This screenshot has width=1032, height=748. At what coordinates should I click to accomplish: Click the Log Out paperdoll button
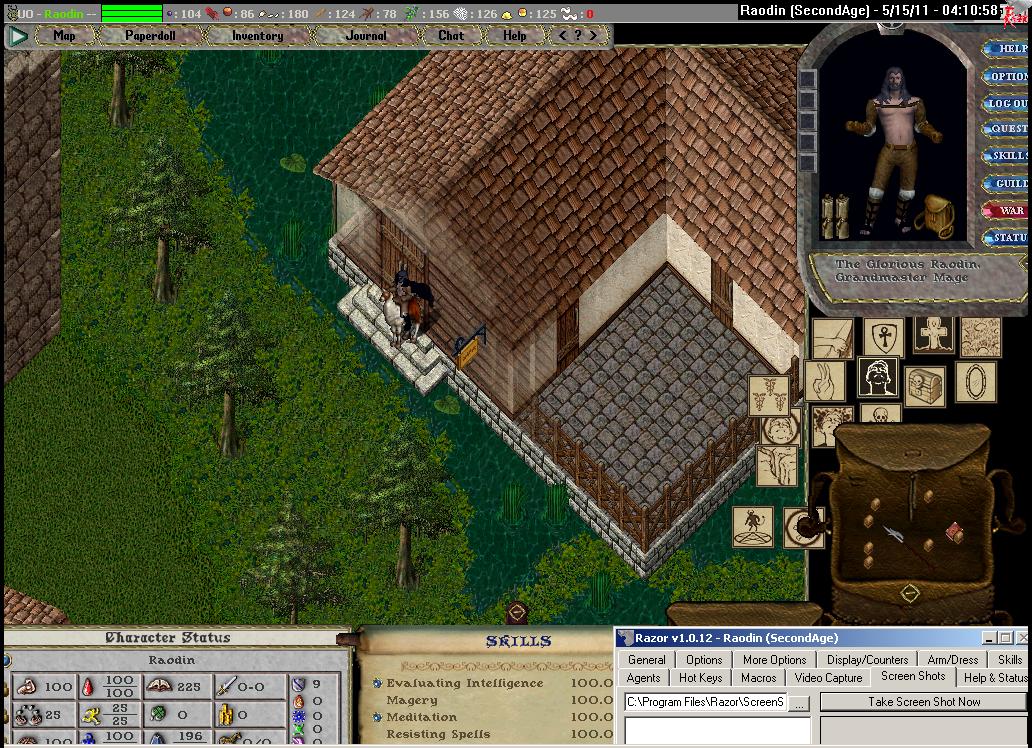pyautogui.click(x=1008, y=104)
